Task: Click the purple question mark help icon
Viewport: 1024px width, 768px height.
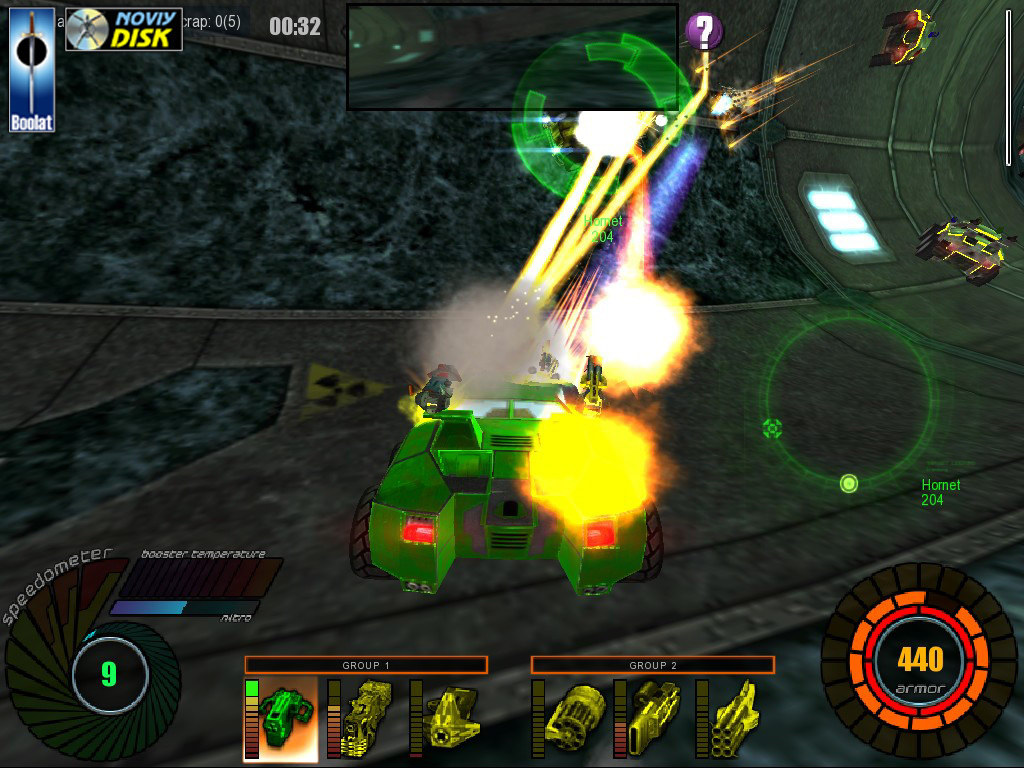Action: click(704, 32)
